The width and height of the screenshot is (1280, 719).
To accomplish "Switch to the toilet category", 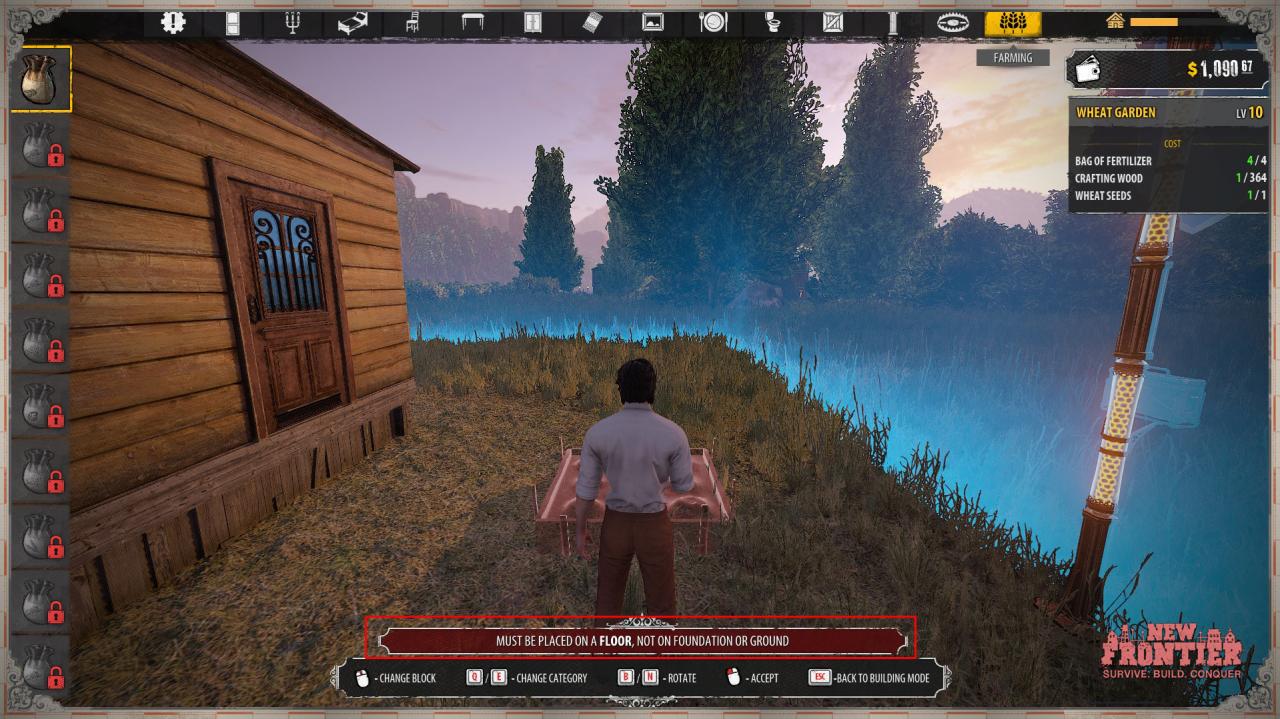I will coord(773,23).
